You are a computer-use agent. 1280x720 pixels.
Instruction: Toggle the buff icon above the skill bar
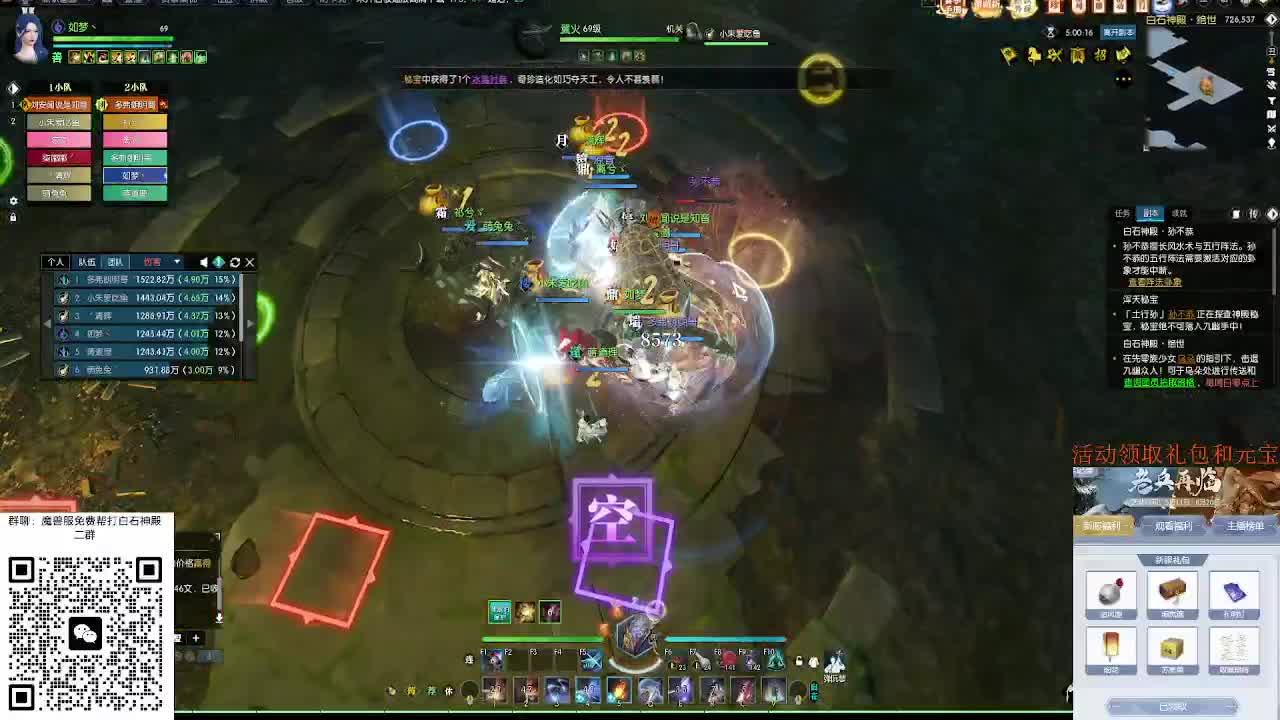[500, 613]
